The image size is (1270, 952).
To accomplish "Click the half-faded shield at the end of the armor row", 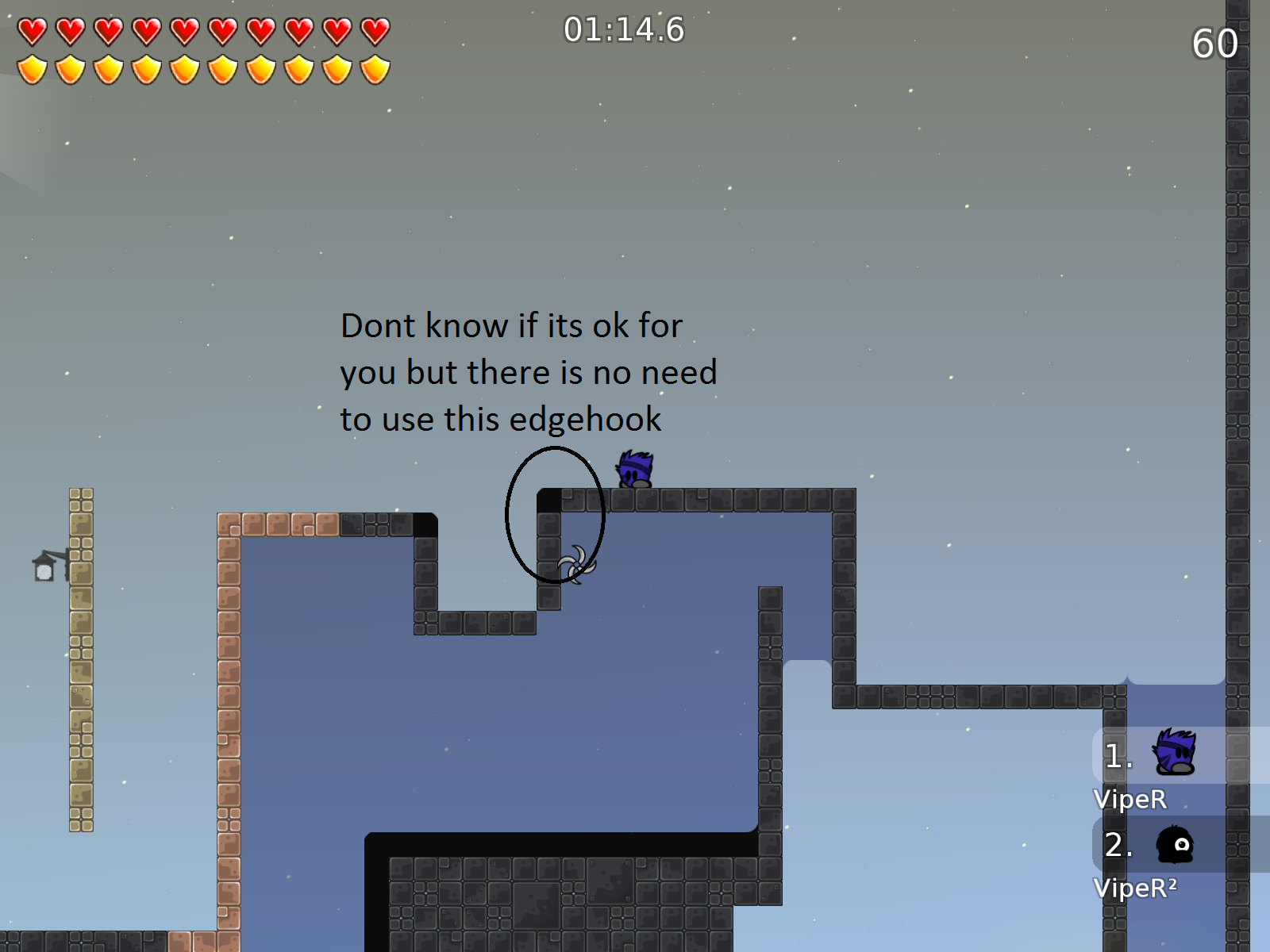I will click(x=373, y=70).
